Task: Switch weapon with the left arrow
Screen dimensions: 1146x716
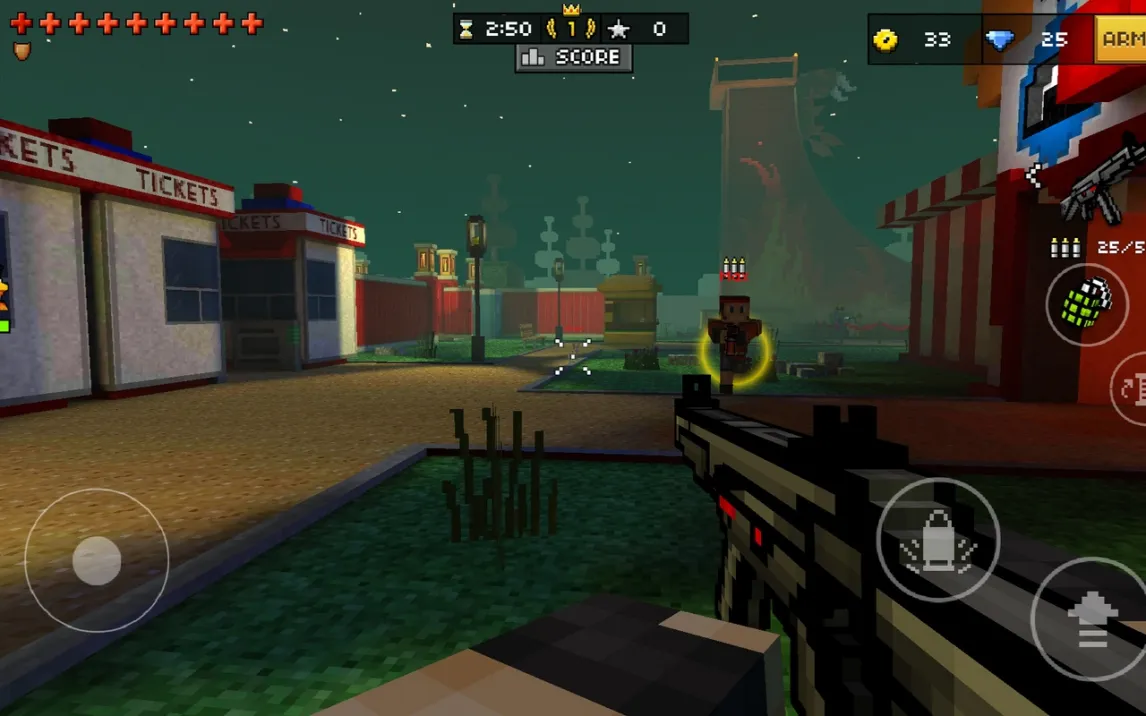Action: click(1033, 176)
